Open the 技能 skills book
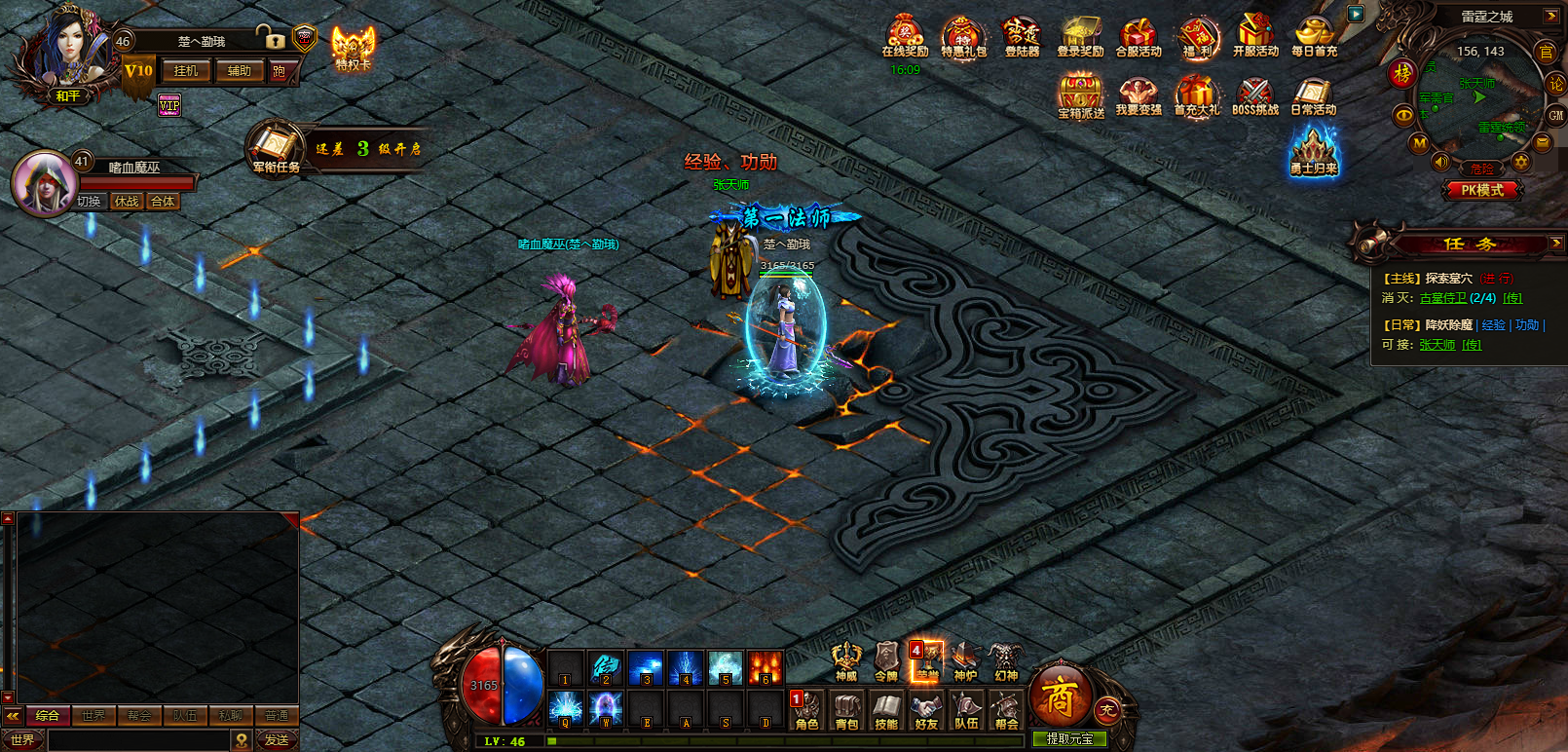The height and width of the screenshot is (752, 1568). (886, 710)
